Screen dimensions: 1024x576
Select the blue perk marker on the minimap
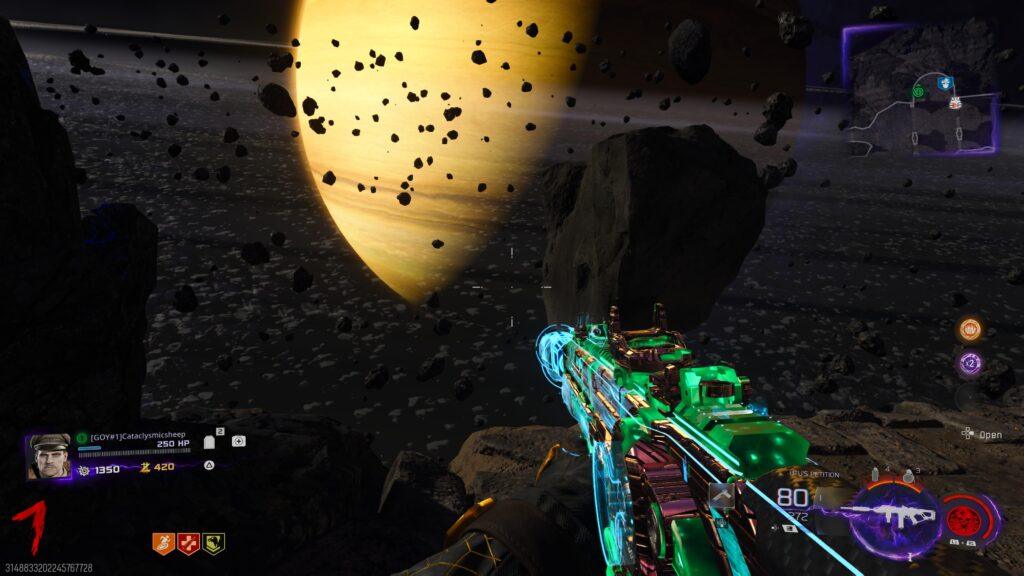pyautogui.click(x=945, y=84)
